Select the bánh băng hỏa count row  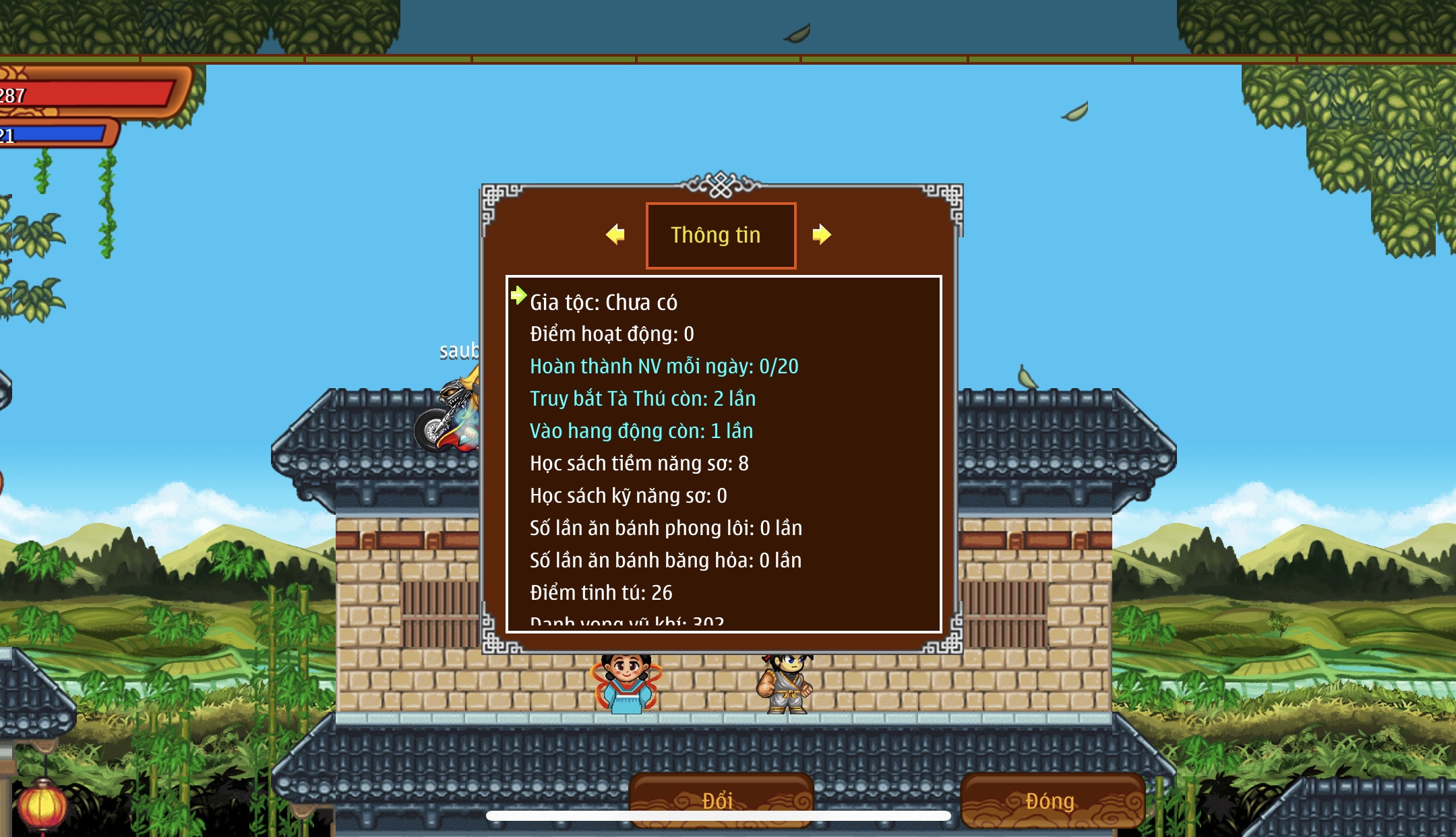pos(665,561)
